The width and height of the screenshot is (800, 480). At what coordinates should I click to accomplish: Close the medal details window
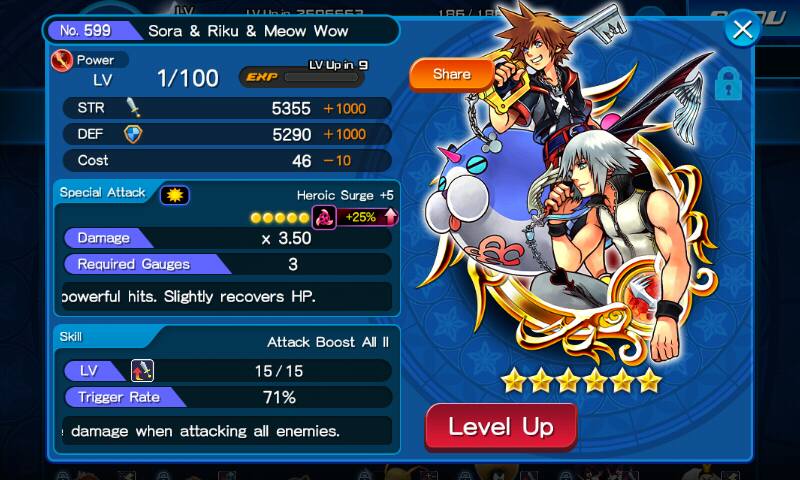coord(742,30)
